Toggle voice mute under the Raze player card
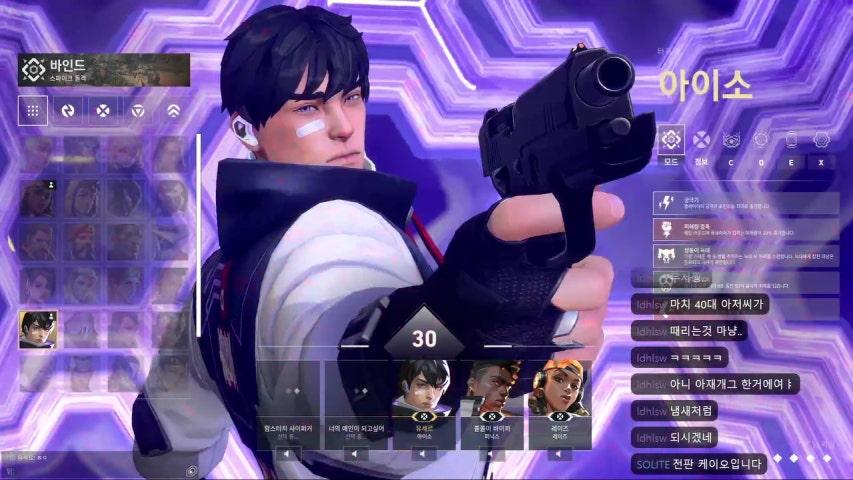This screenshot has height=480, width=853. pyautogui.click(x=559, y=453)
